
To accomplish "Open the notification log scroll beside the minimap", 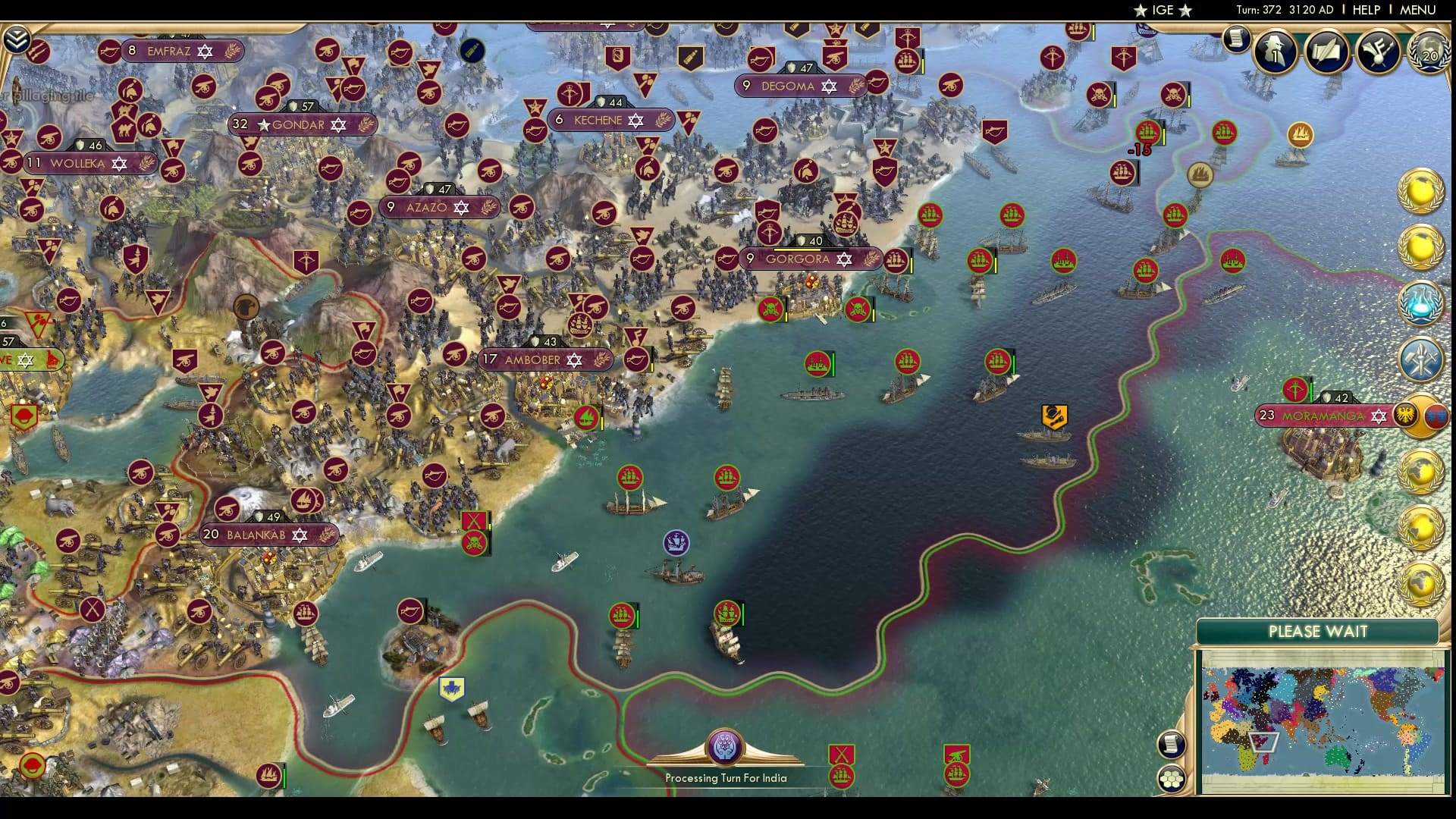I will pos(1172,744).
